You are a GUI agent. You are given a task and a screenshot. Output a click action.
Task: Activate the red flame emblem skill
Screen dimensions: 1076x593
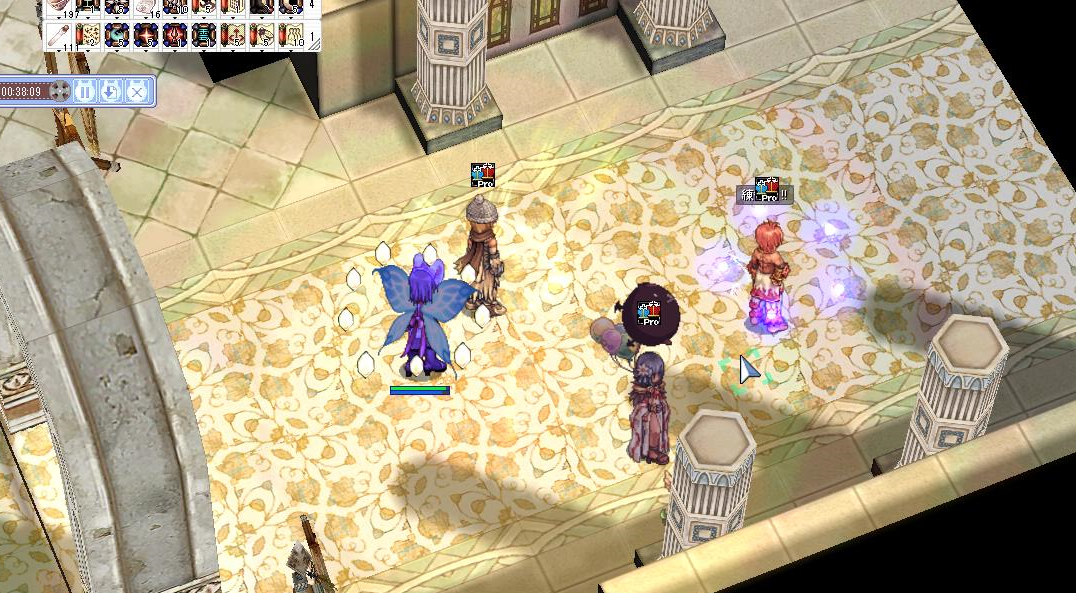(x=174, y=35)
